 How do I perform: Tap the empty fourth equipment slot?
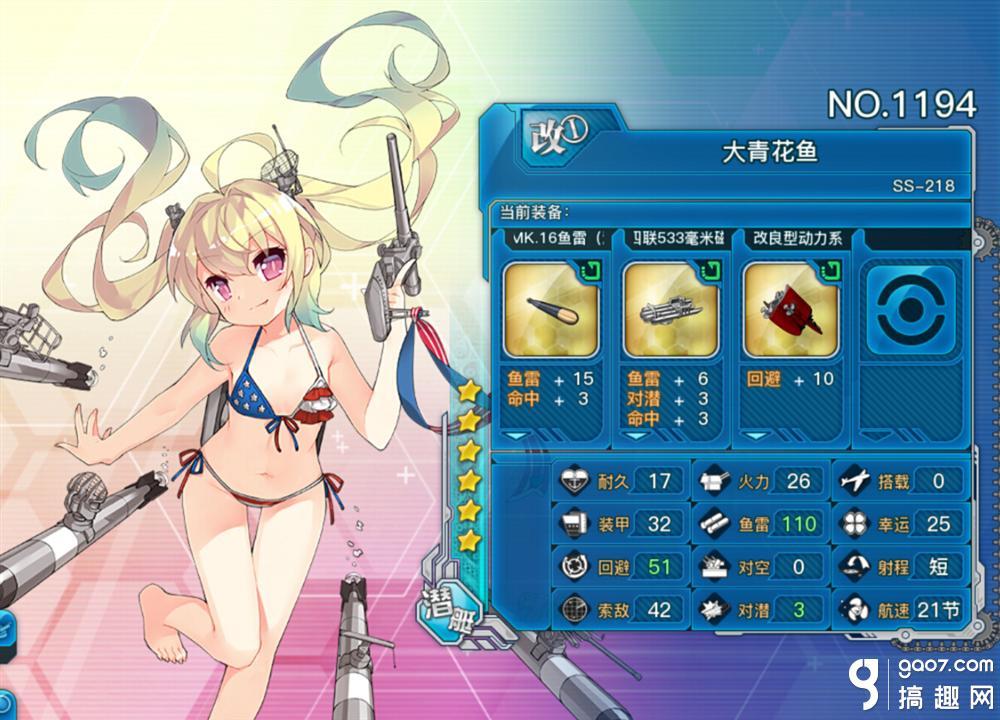(910, 311)
